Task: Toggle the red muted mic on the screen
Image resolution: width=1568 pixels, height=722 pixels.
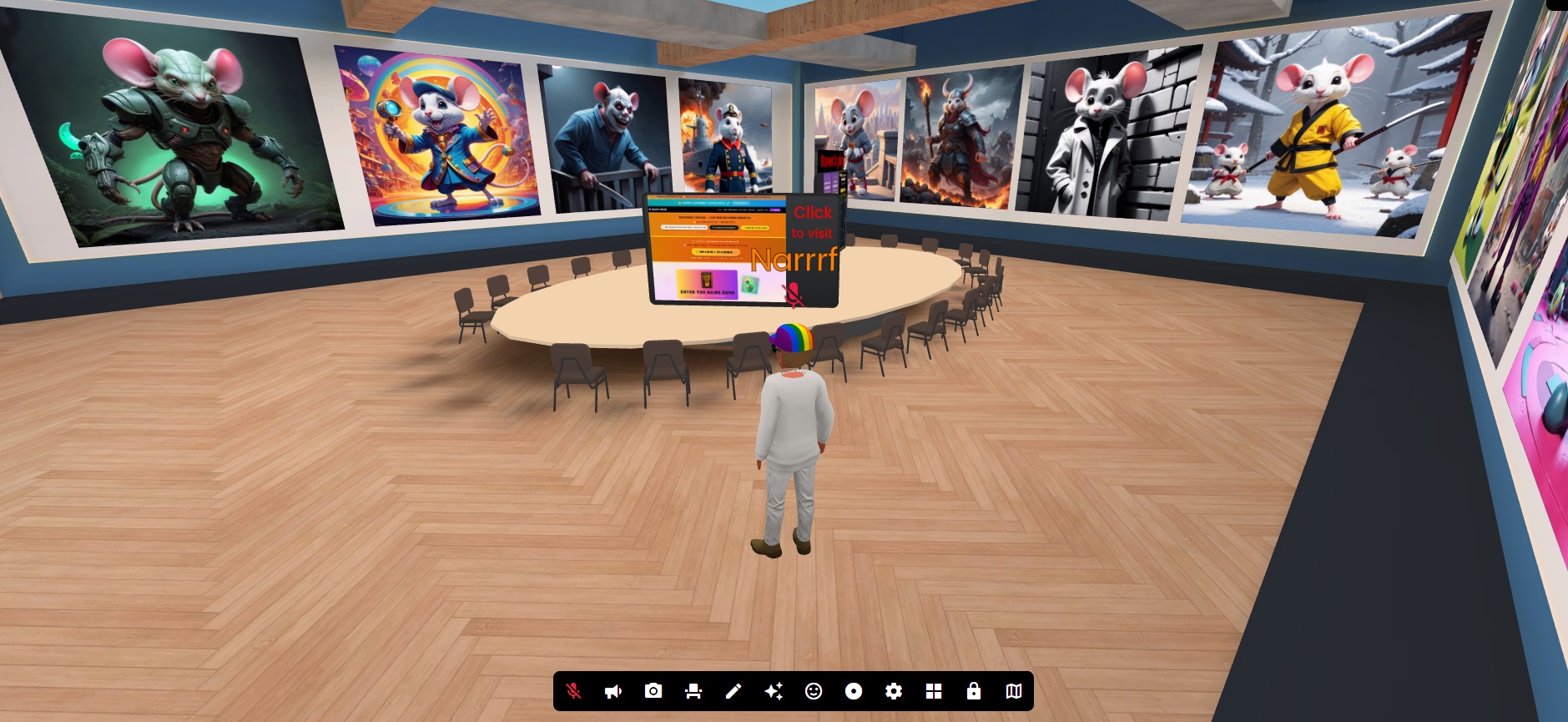Action: [x=792, y=294]
